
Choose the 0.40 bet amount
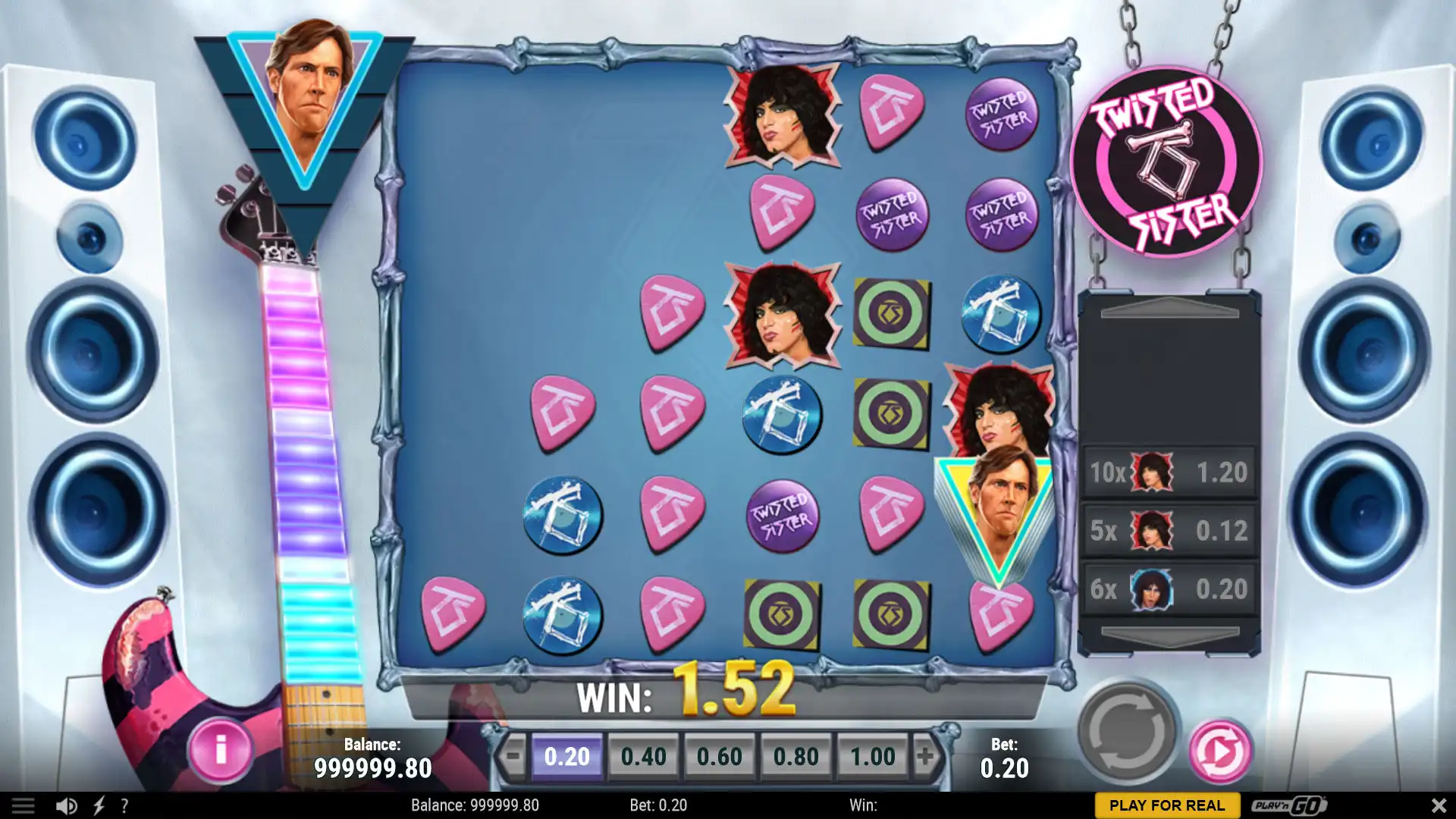pos(643,756)
